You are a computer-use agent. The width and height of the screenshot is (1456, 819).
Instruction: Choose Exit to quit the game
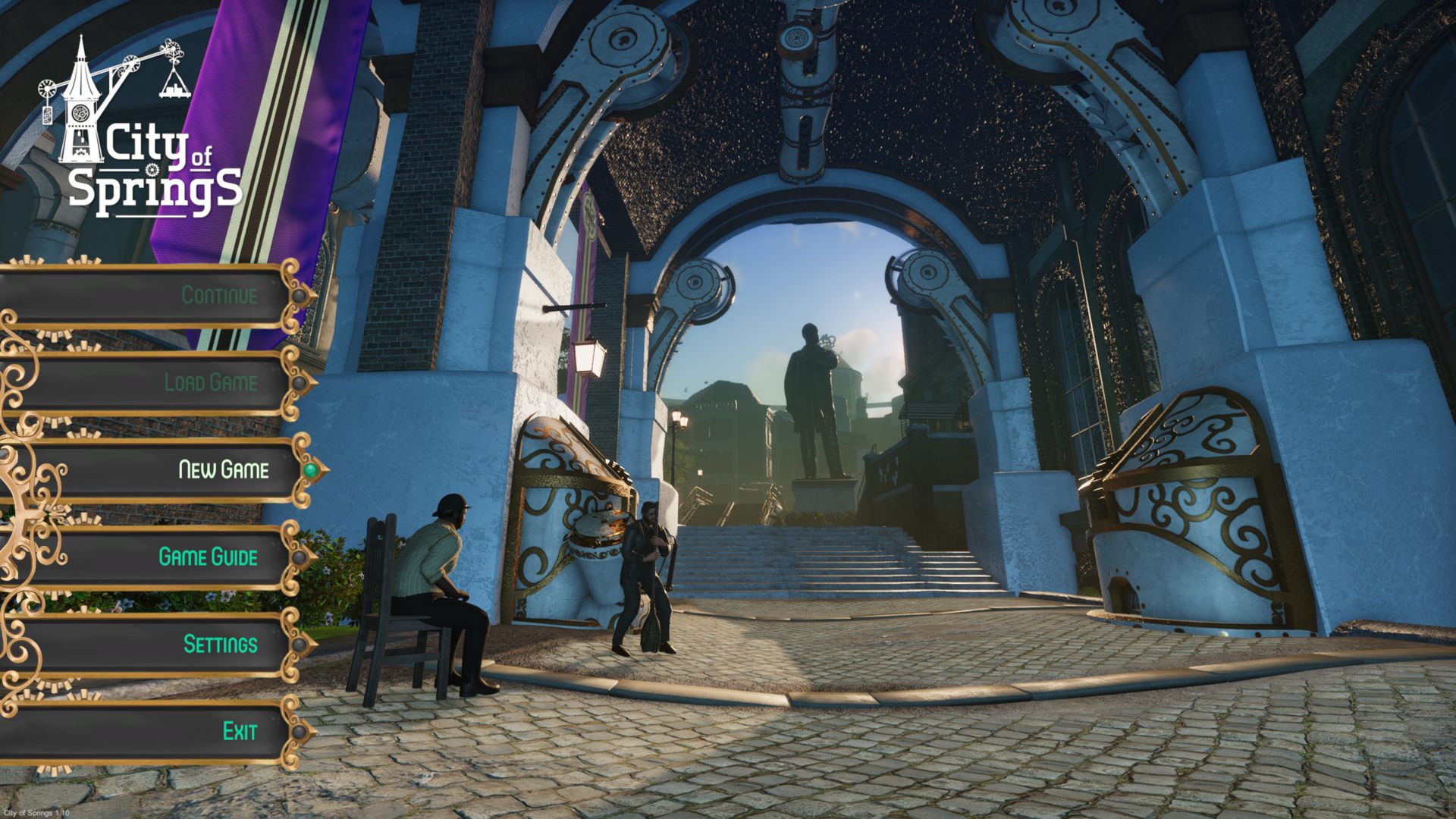pyautogui.click(x=240, y=731)
